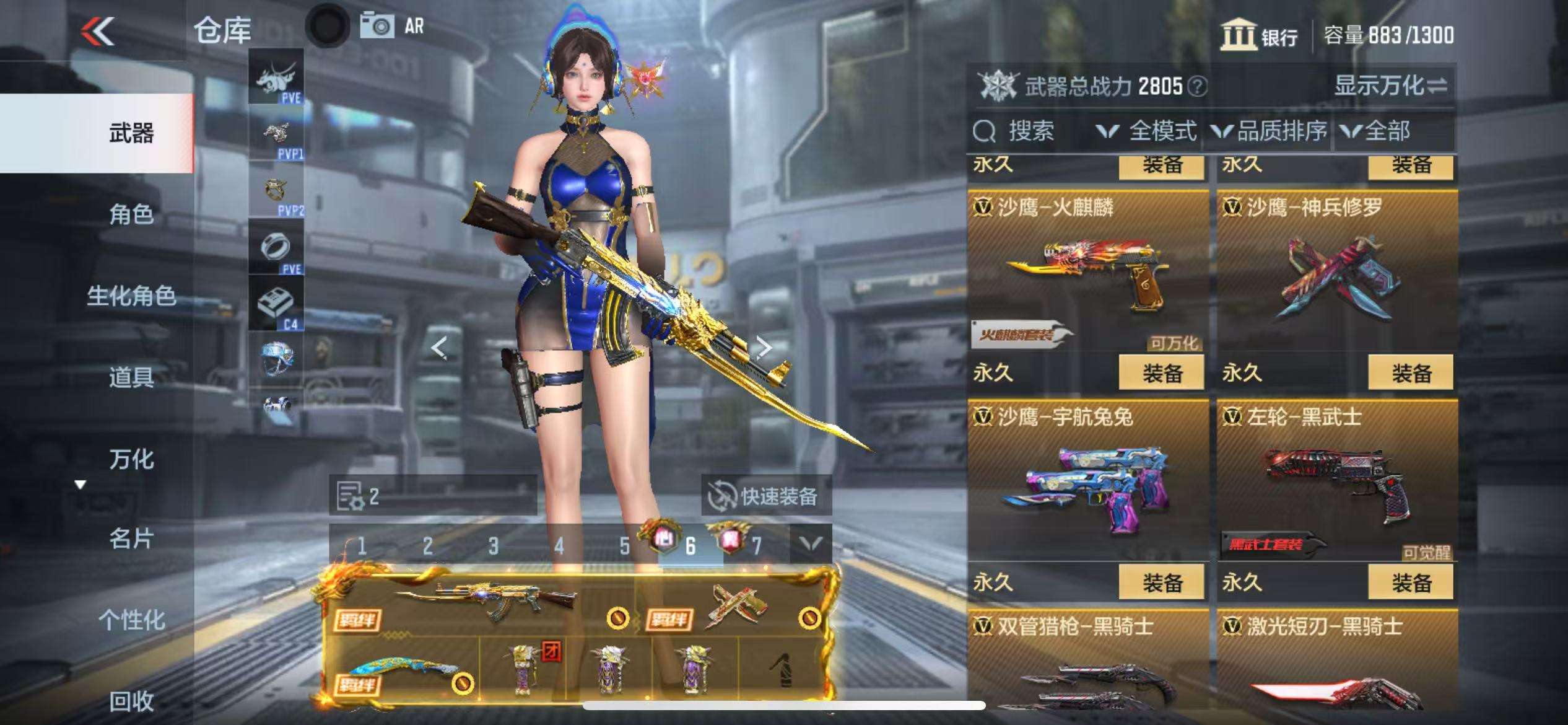Switch to loadout slot 3
Screen dimensions: 1568x725
tap(493, 546)
